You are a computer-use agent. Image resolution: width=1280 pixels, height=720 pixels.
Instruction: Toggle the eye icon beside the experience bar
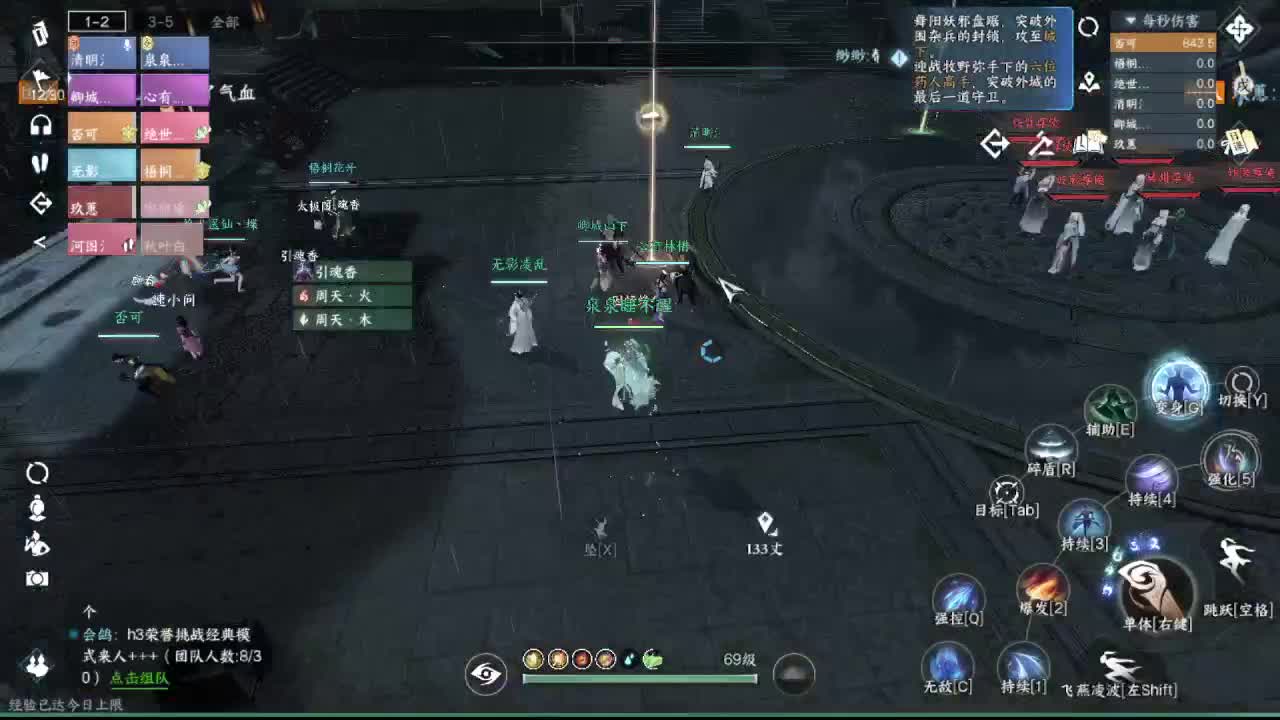pyautogui.click(x=485, y=675)
